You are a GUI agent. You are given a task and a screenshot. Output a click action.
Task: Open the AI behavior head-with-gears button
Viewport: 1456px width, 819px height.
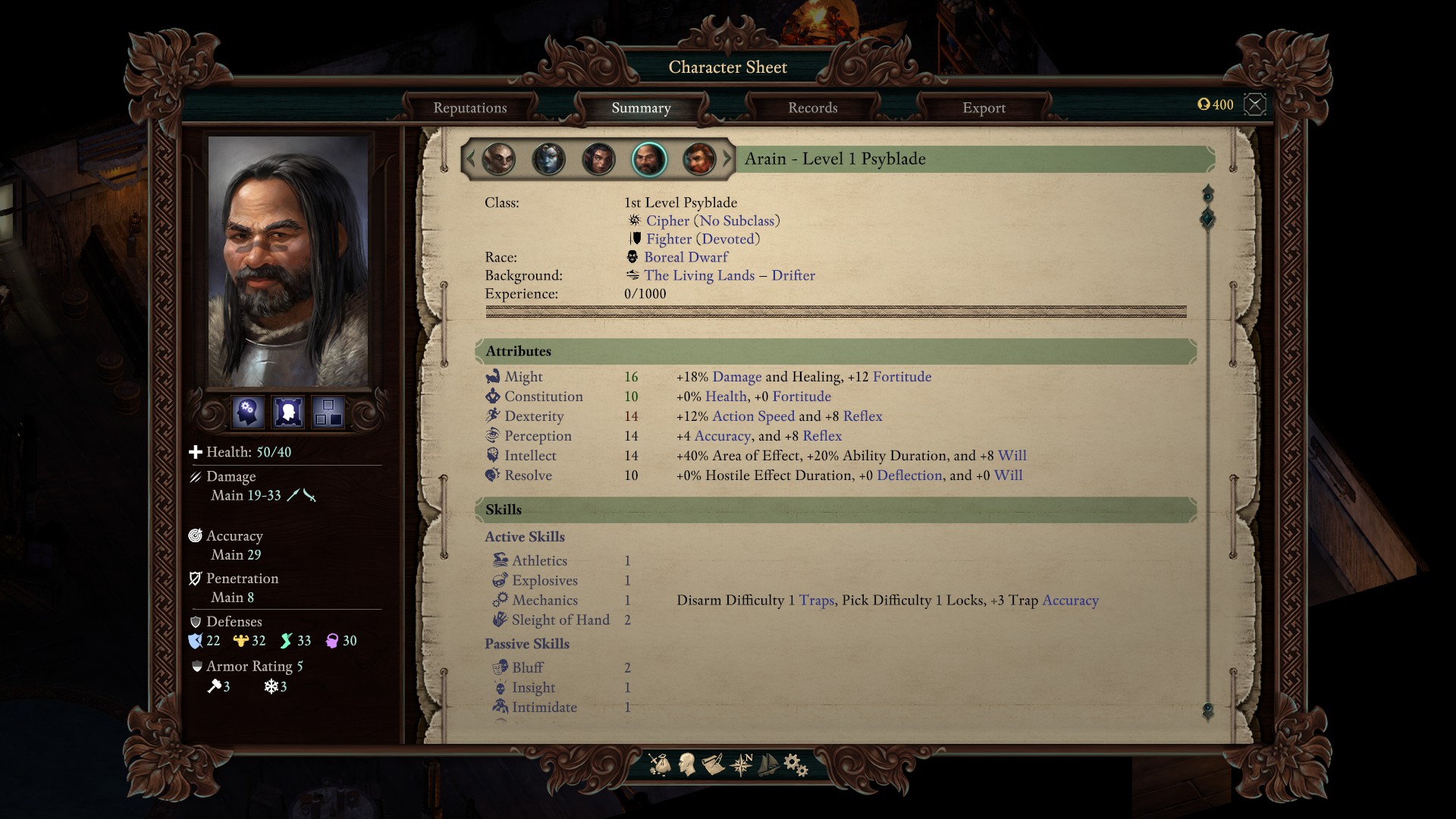[x=248, y=412]
